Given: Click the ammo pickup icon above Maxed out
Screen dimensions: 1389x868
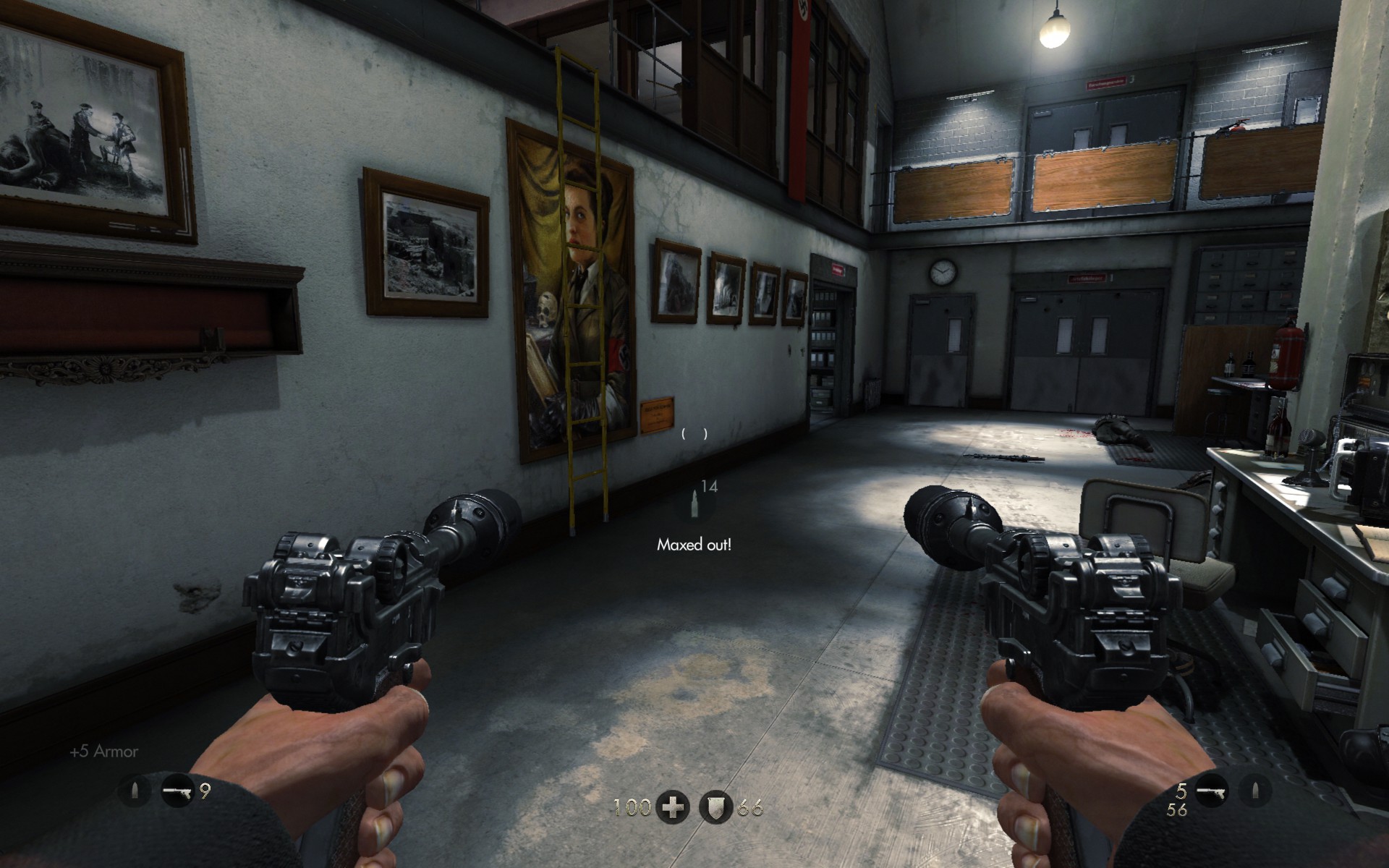Looking at the screenshot, I should [x=695, y=504].
